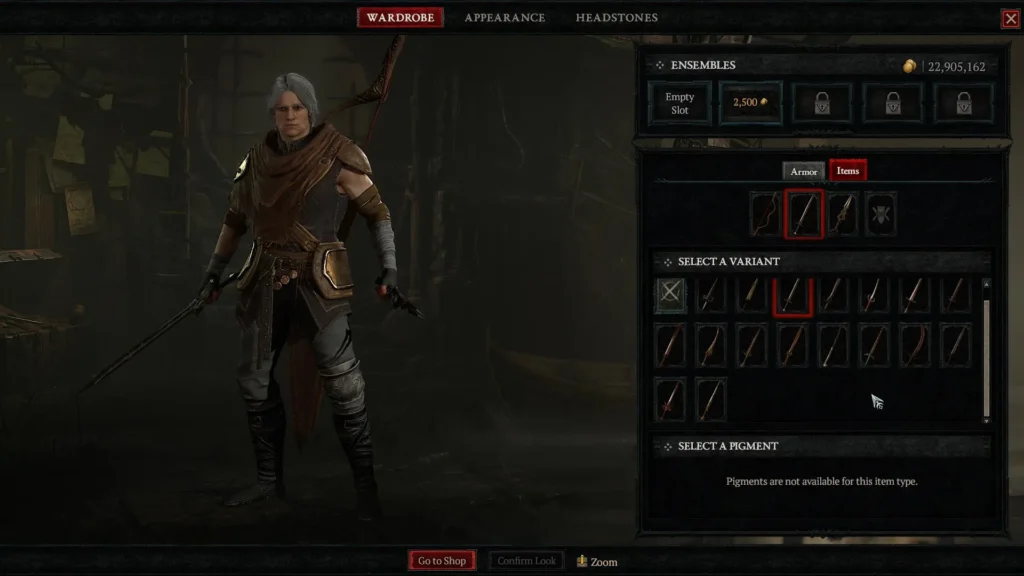Select the red-outlined sword variant
Screen dimensions: 1024x576
click(792, 296)
